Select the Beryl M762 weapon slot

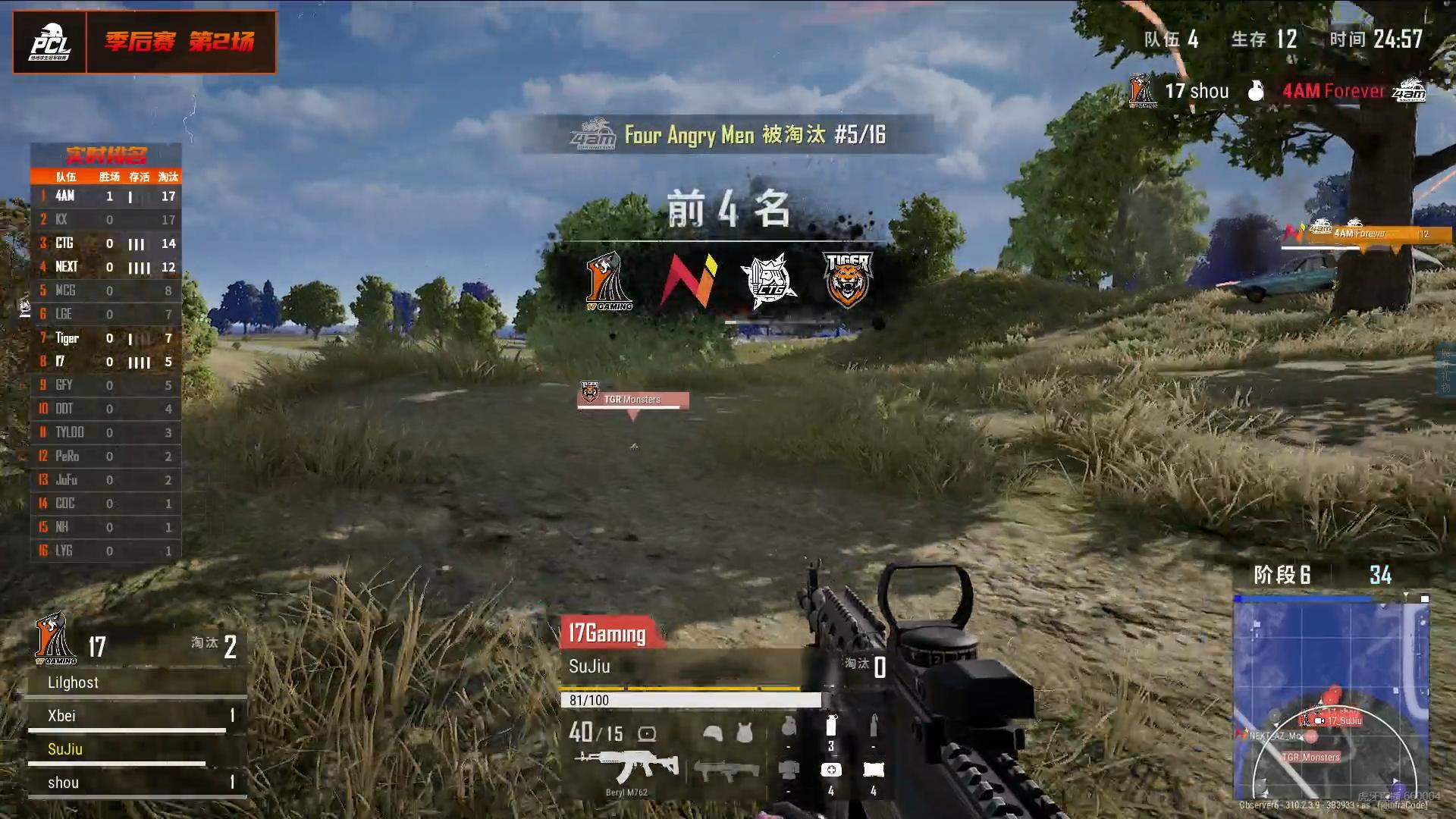pos(627,768)
